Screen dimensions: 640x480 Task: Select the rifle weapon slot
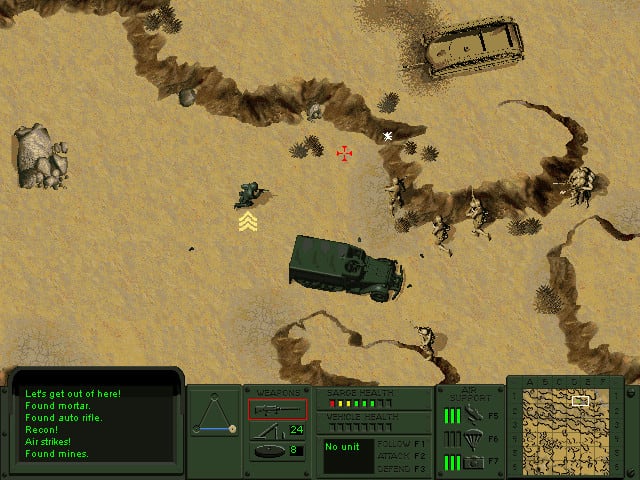(277, 409)
